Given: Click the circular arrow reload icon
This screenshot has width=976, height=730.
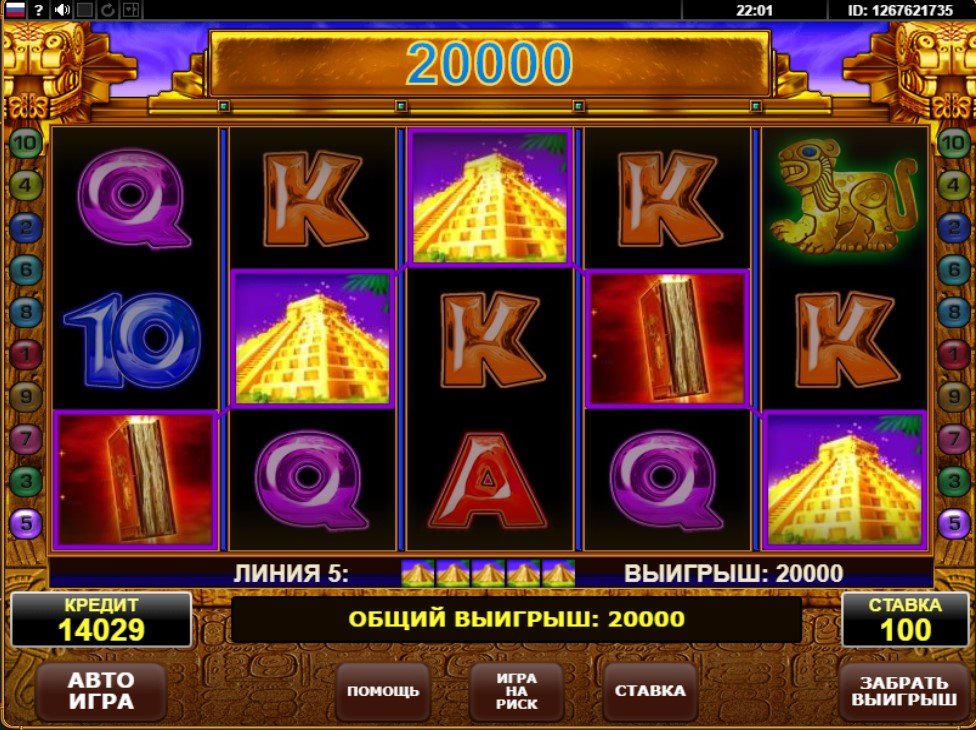Looking at the screenshot, I should (108, 10).
